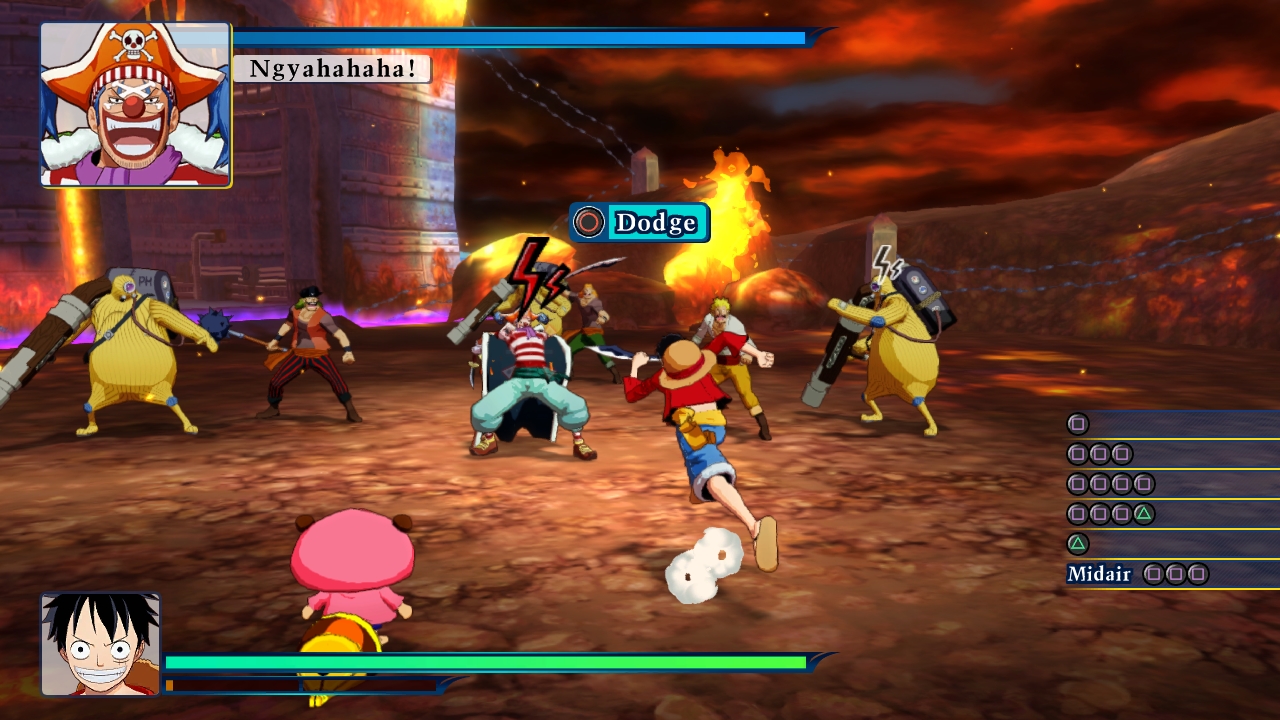Select the first icon of the triple Square combo

click(x=1077, y=454)
